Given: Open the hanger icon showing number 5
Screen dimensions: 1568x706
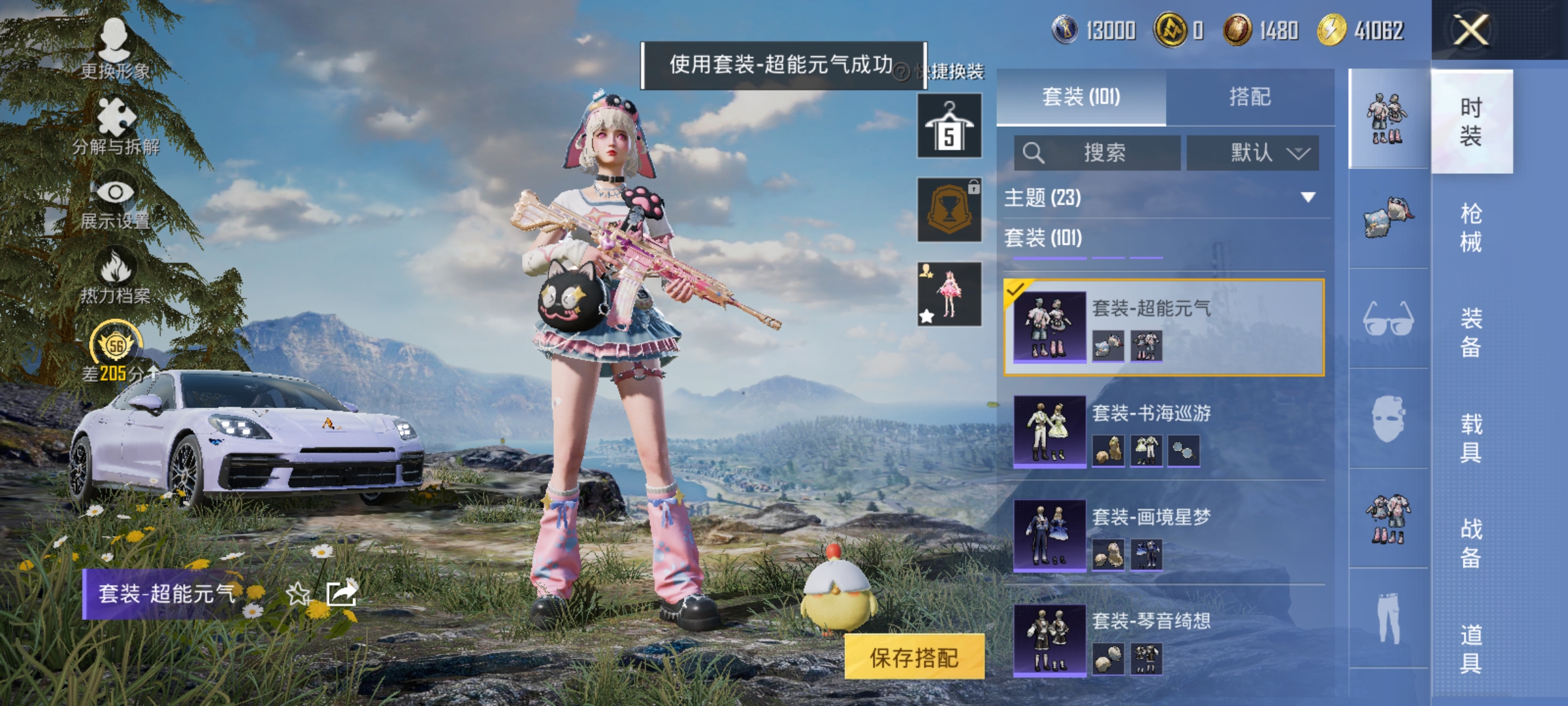Looking at the screenshot, I should pos(948,125).
